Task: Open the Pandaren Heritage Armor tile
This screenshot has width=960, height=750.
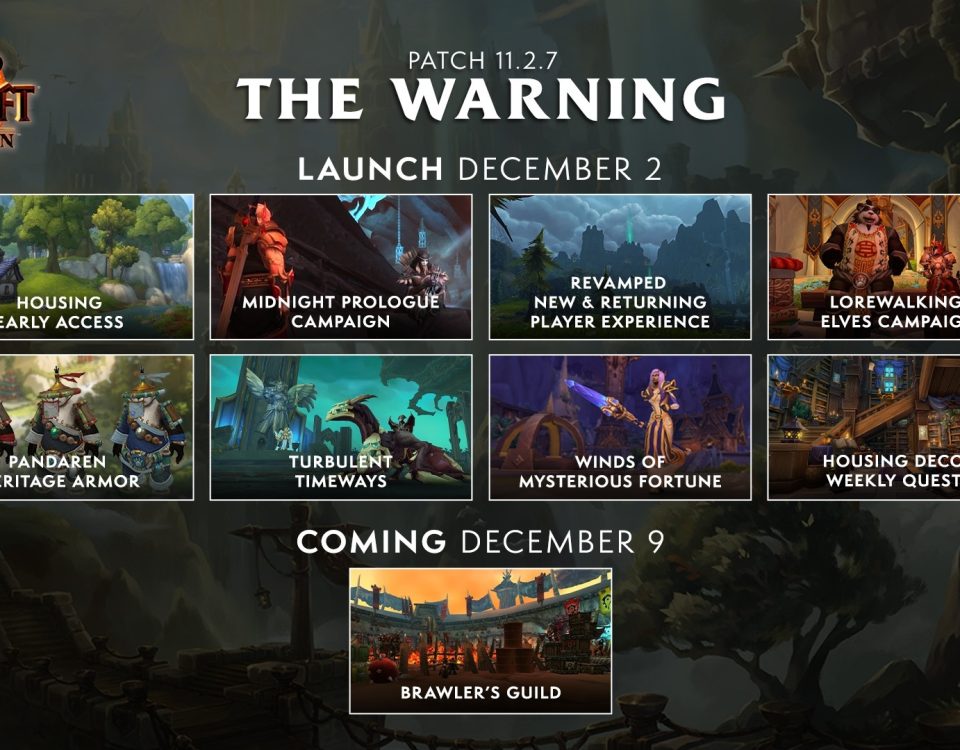Action: click(x=96, y=427)
